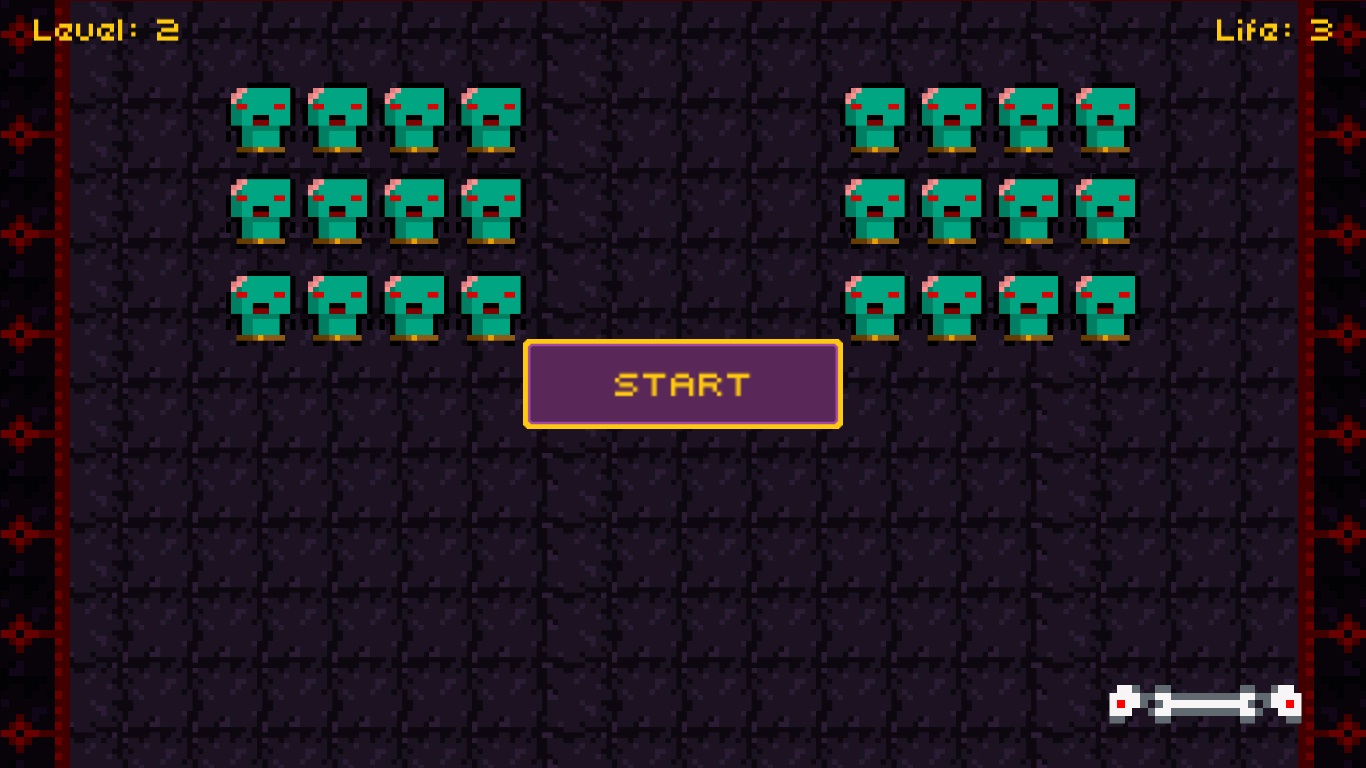Screen dimensions: 1366x768
Task: Click the bottom-left zombie of the left formation
Action: pyautogui.click(x=261, y=305)
